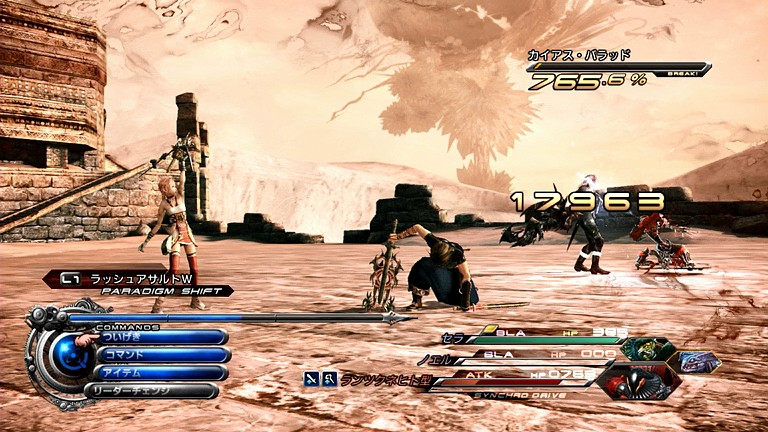Viewport: 768px width, 432px height.
Task: Click the blue ATB orb beside the commands
Action: pos(69,354)
